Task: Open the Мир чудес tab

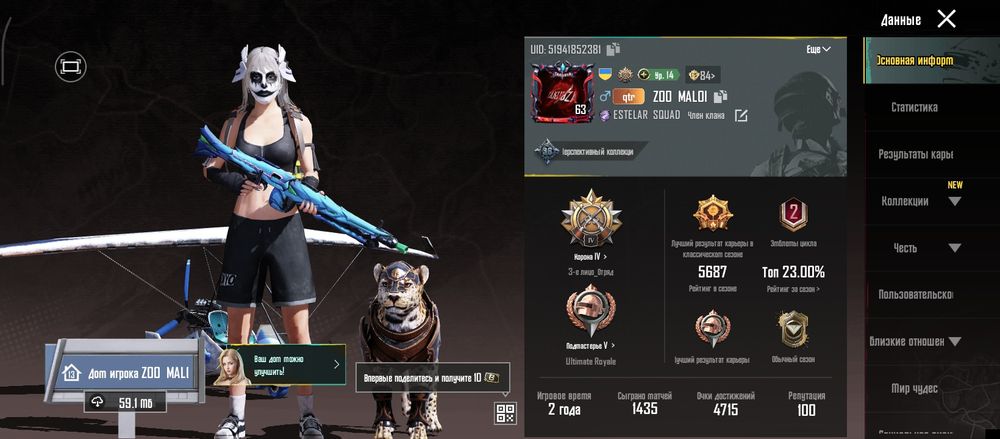Action: click(914, 387)
